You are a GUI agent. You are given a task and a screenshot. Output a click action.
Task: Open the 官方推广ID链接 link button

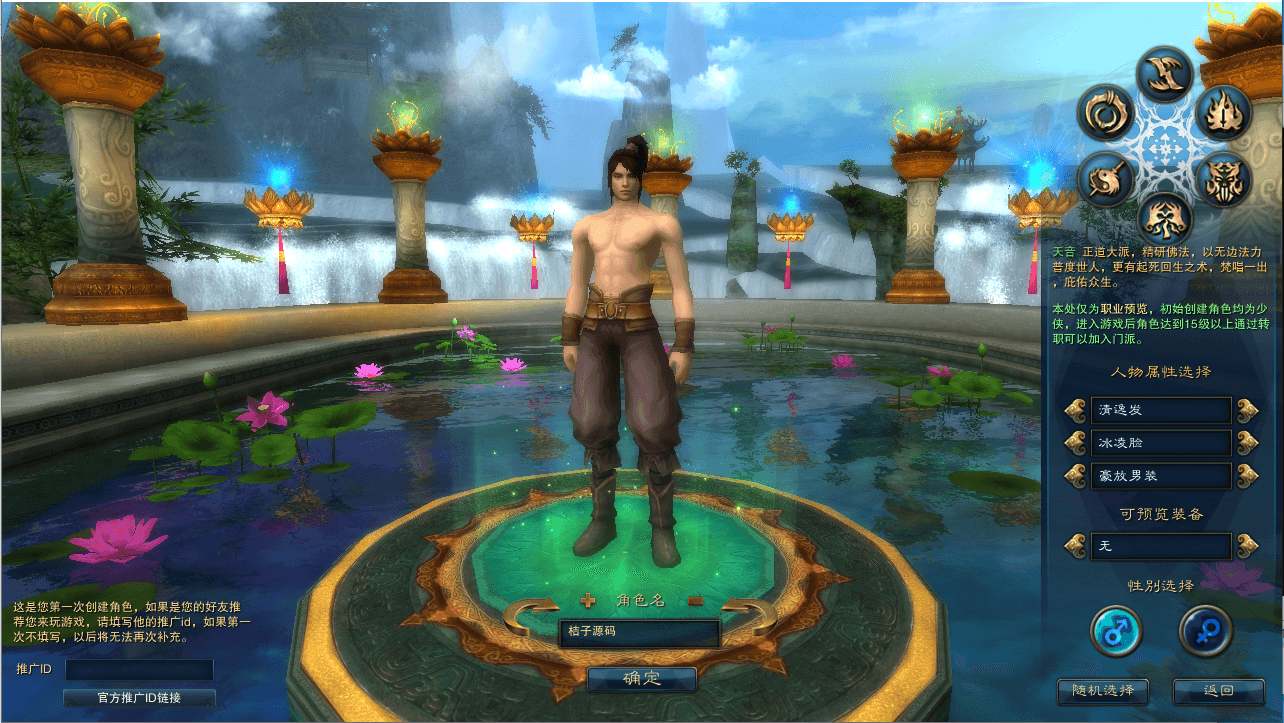point(138,697)
